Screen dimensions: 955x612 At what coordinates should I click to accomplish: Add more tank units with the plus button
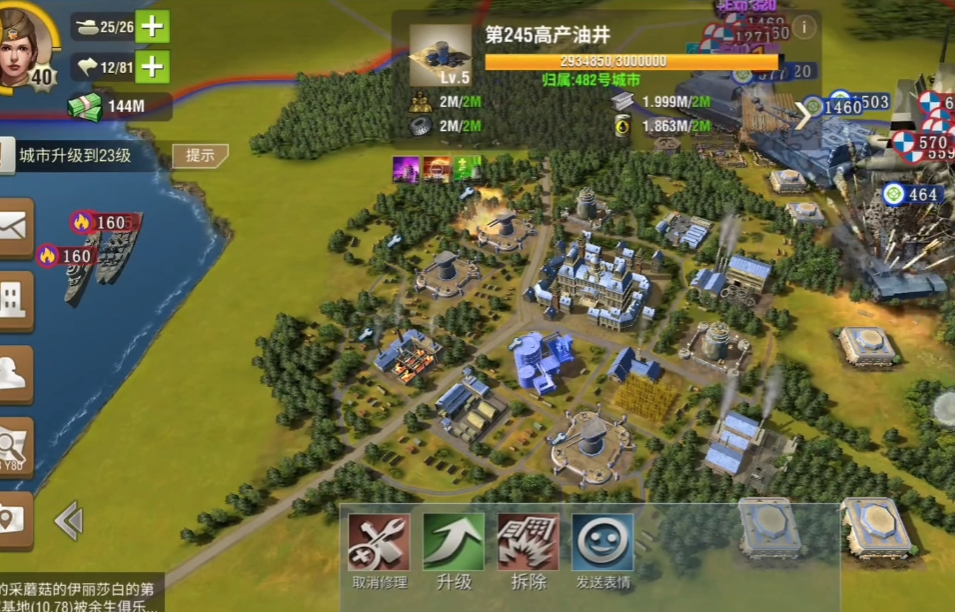coord(152,26)
